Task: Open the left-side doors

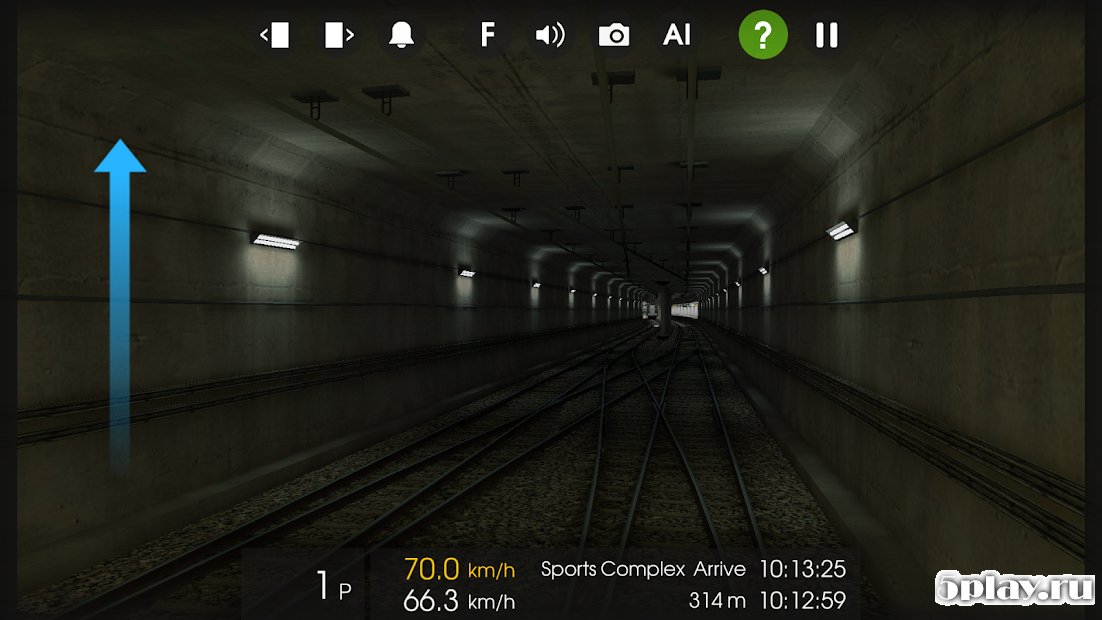Action: (x=274, y=36)
